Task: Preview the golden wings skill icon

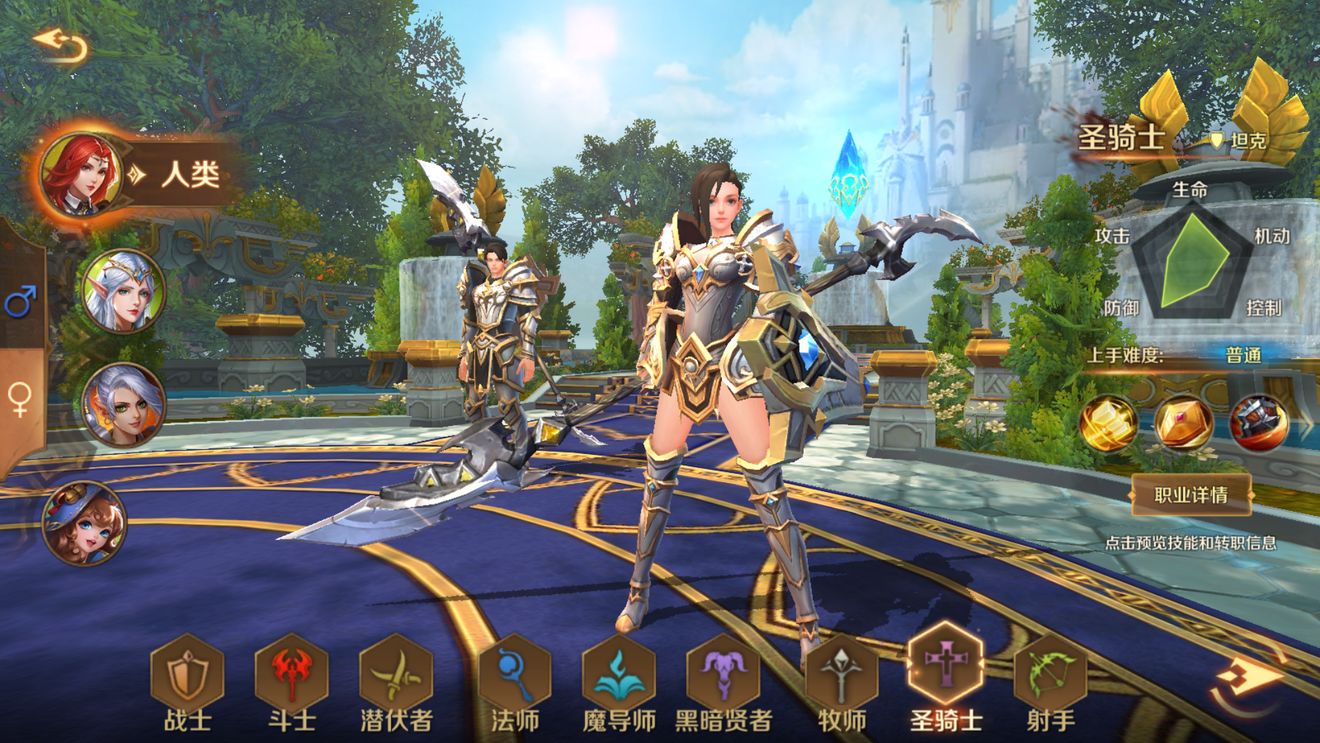Action: point(1108,422)
